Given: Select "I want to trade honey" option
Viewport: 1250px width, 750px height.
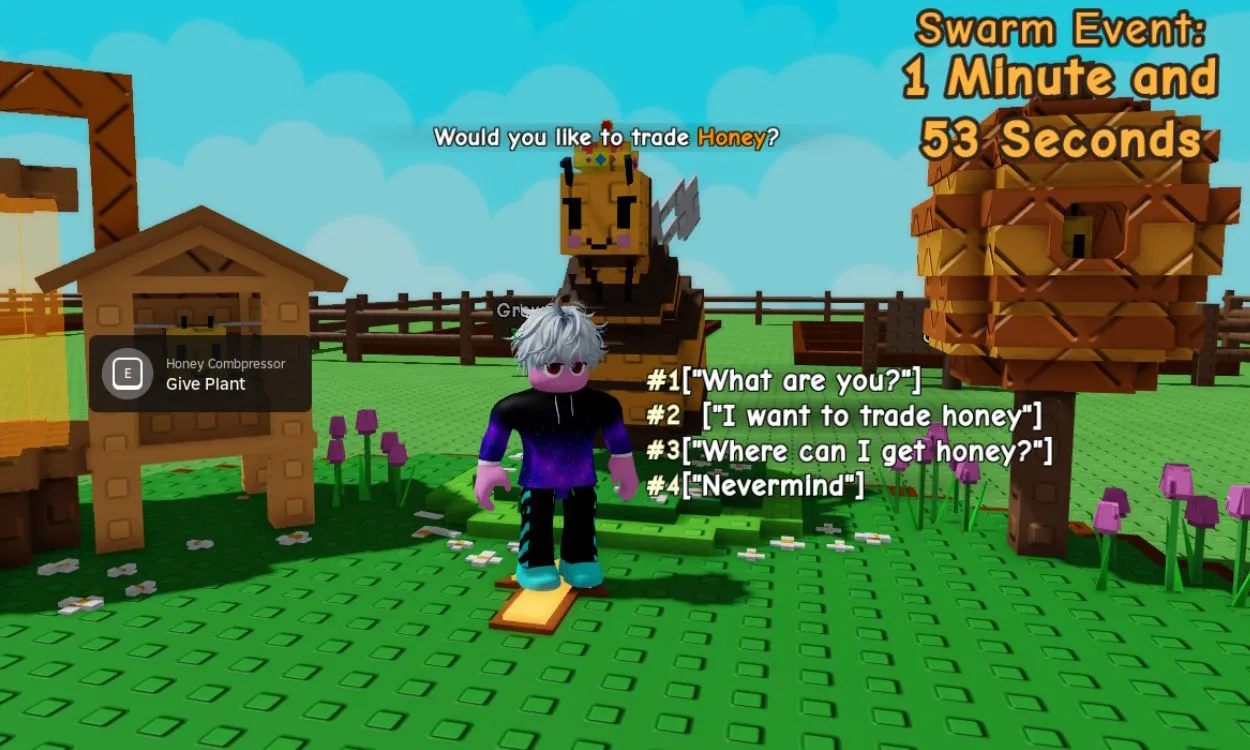Looking at the screenshot, I should pos(845,415).
